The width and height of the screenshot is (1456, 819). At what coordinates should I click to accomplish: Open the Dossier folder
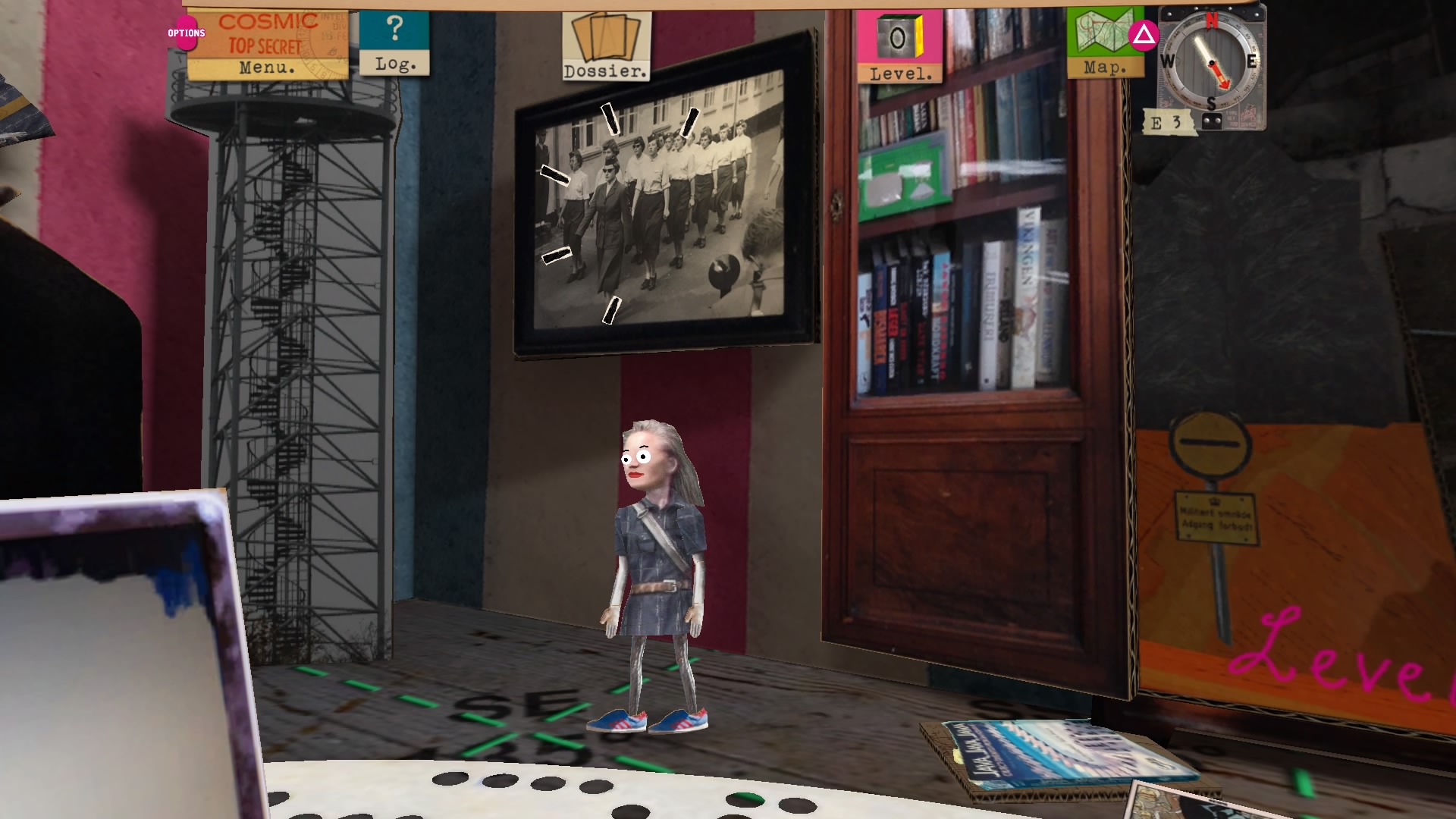tap(606, 46)
